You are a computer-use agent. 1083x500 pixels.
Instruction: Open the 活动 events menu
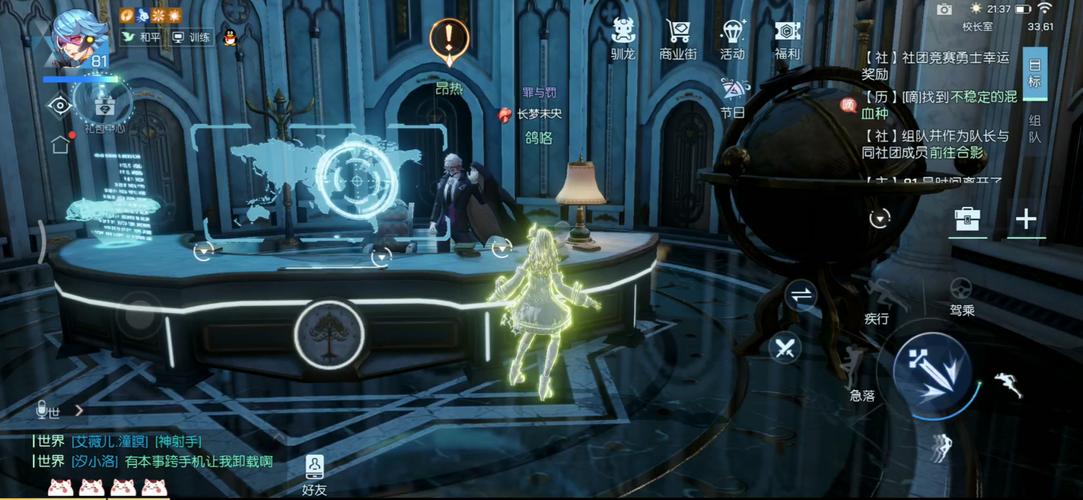732,38
